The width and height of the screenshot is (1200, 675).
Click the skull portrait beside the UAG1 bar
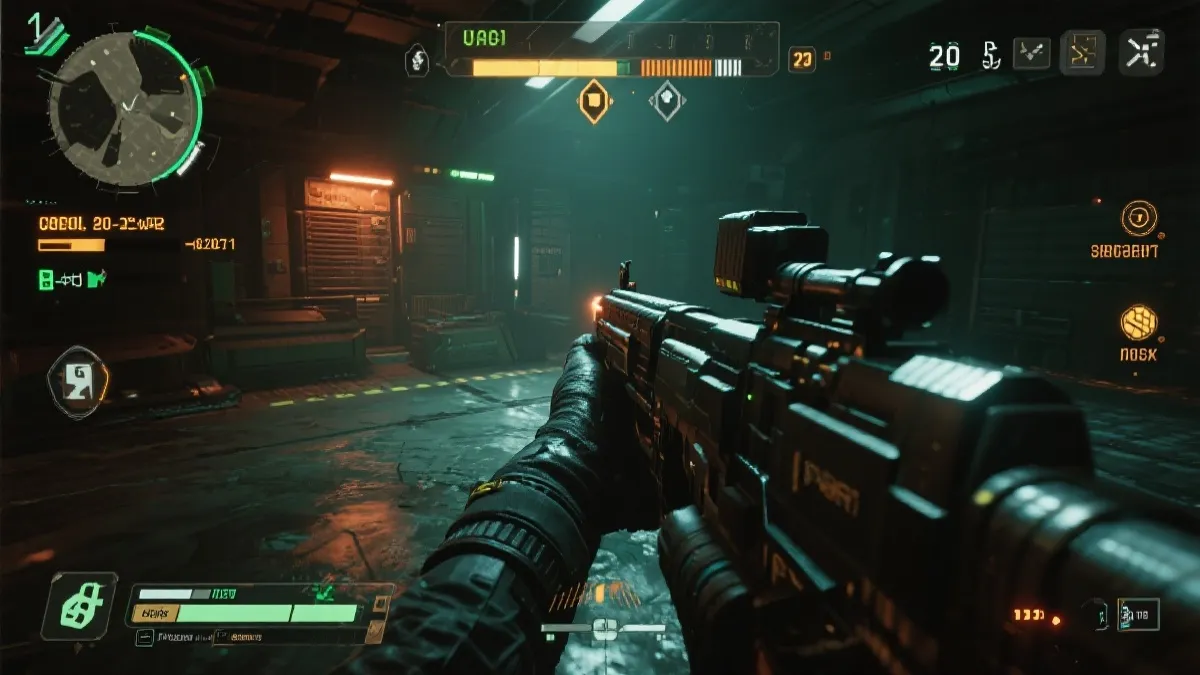point(417,60)
